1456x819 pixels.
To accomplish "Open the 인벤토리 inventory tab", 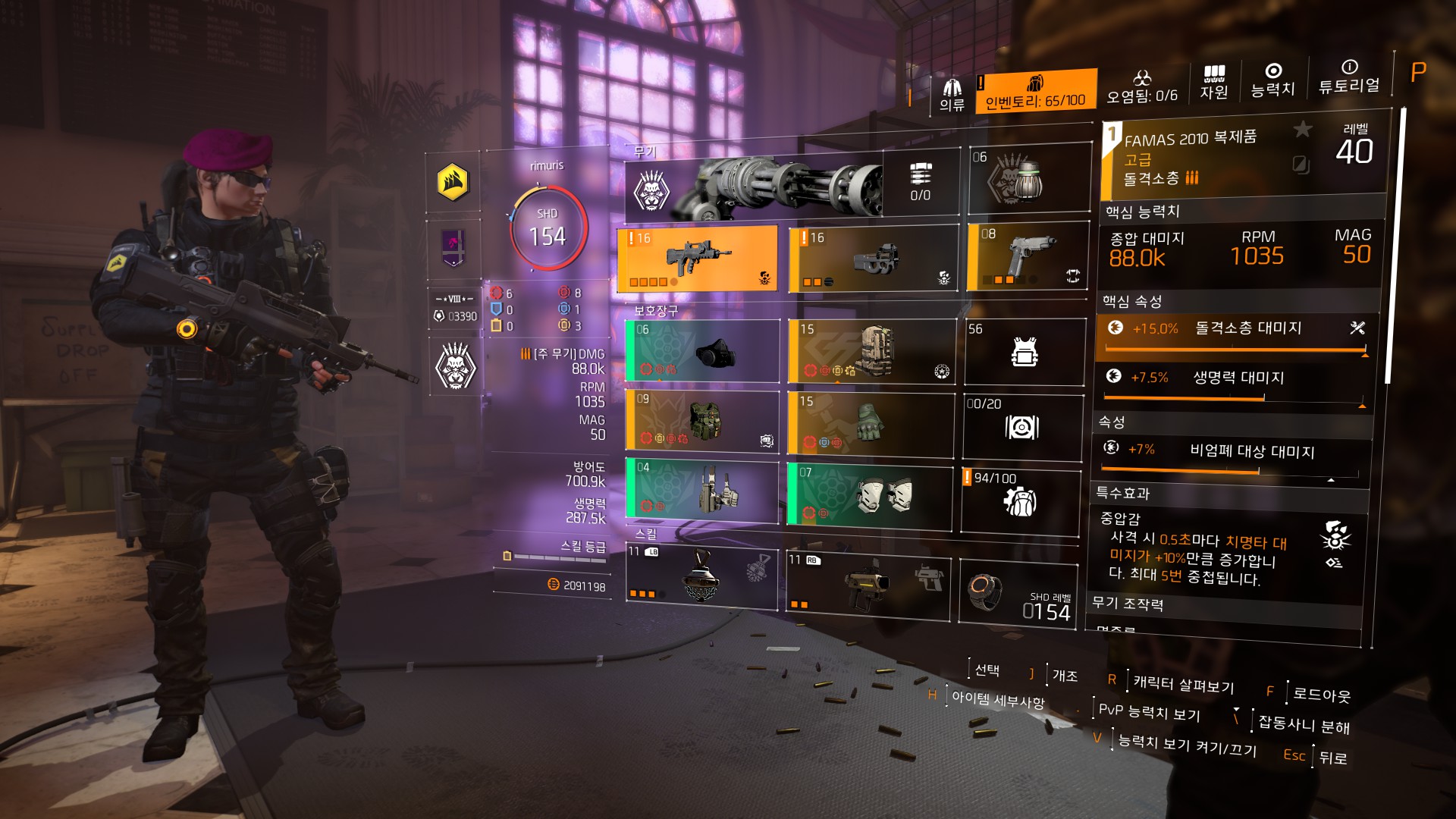I will click(1035, 92).
